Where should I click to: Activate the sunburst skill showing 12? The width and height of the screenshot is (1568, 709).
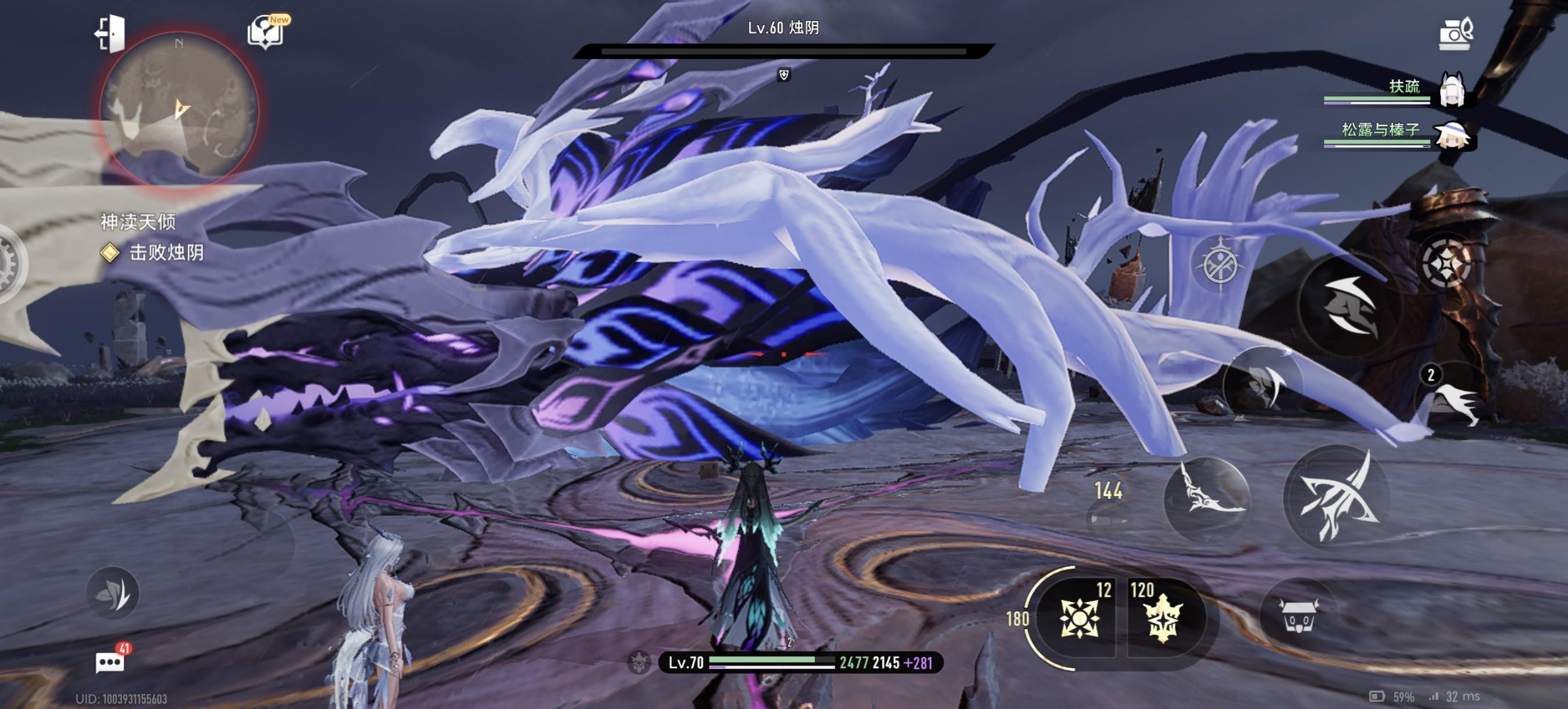(x=1078, y=618)
